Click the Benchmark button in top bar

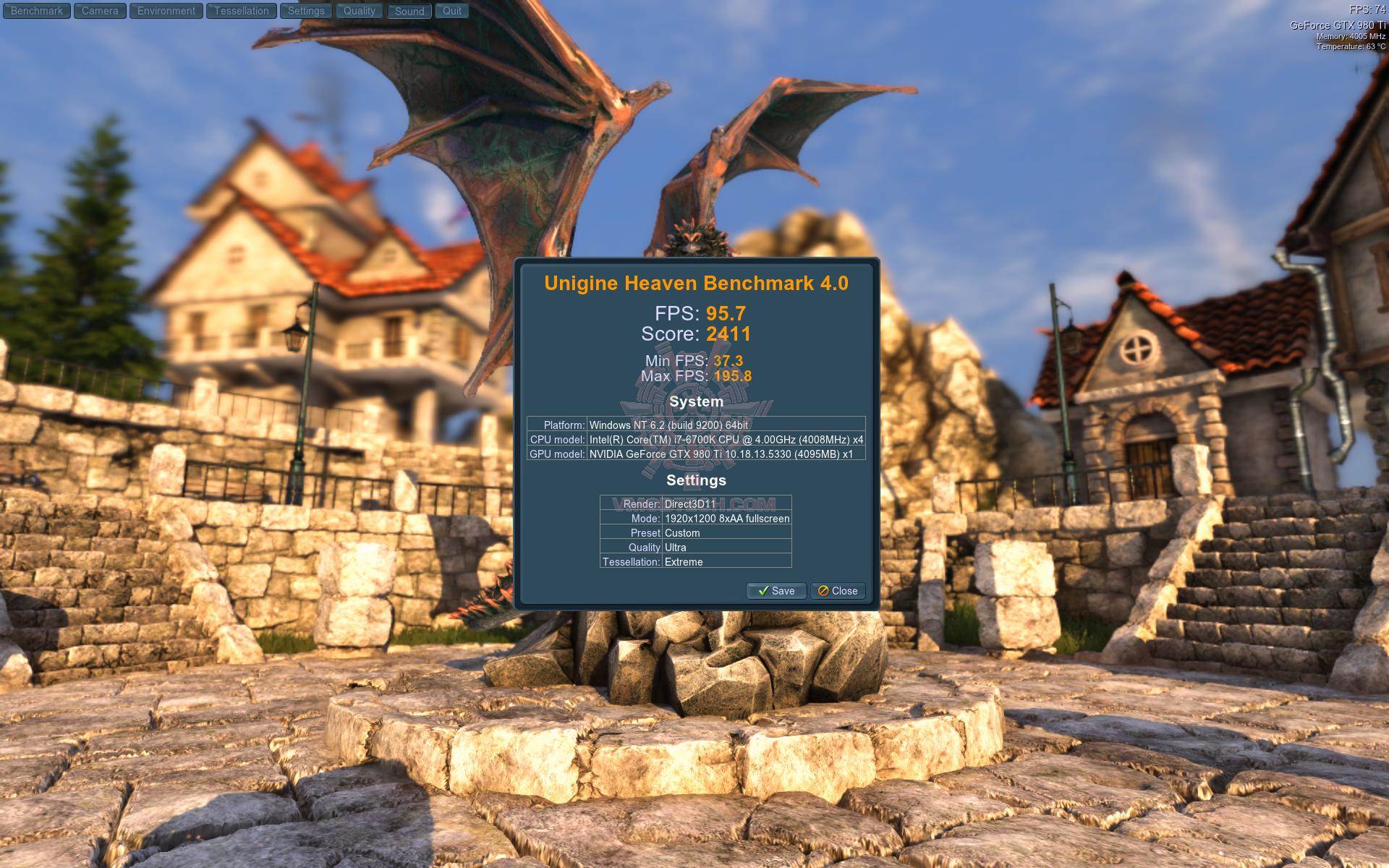pos(37,11)
